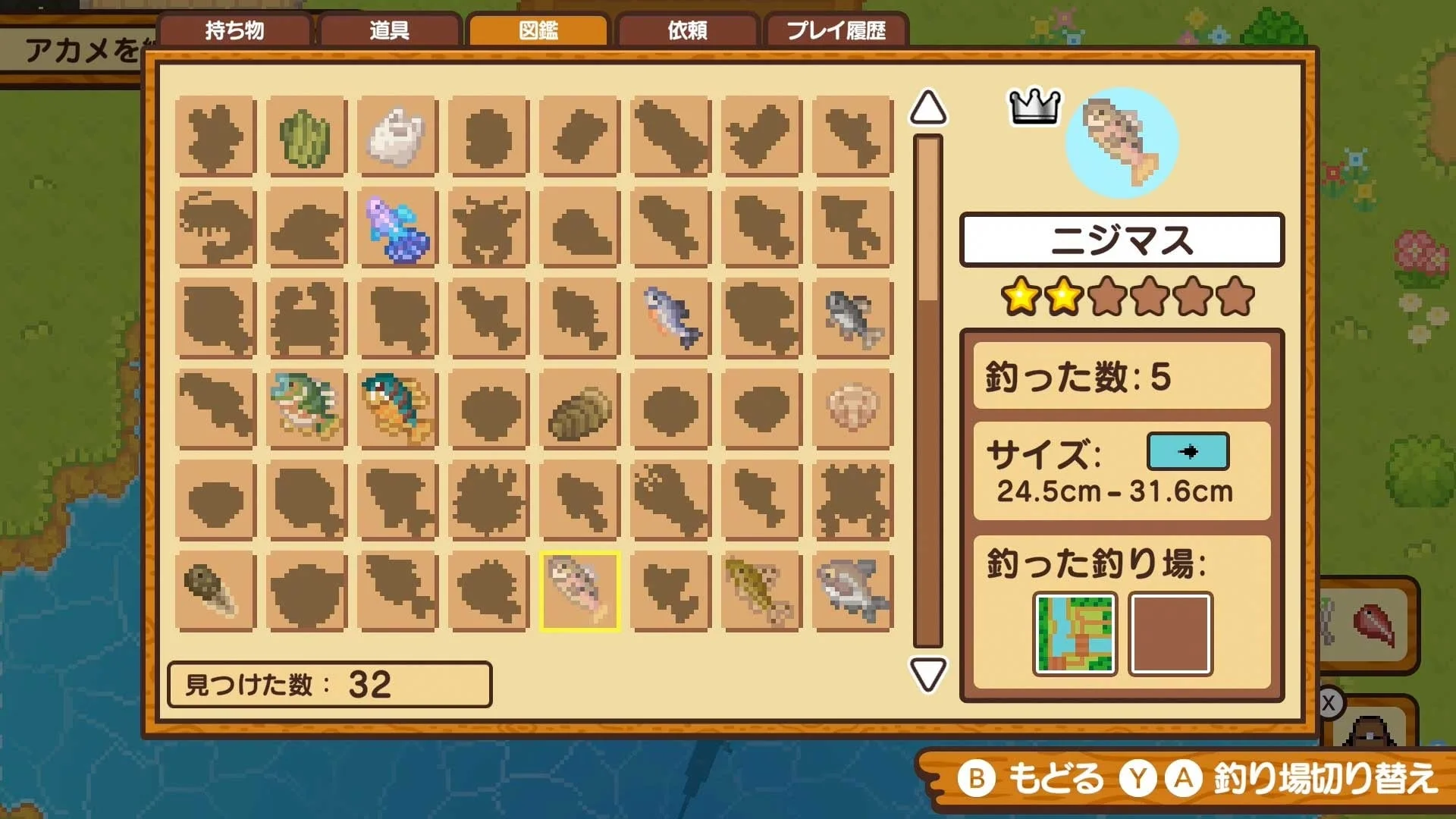
Task: Select the blue butterfly fish icon
Action: coord(398,227)
